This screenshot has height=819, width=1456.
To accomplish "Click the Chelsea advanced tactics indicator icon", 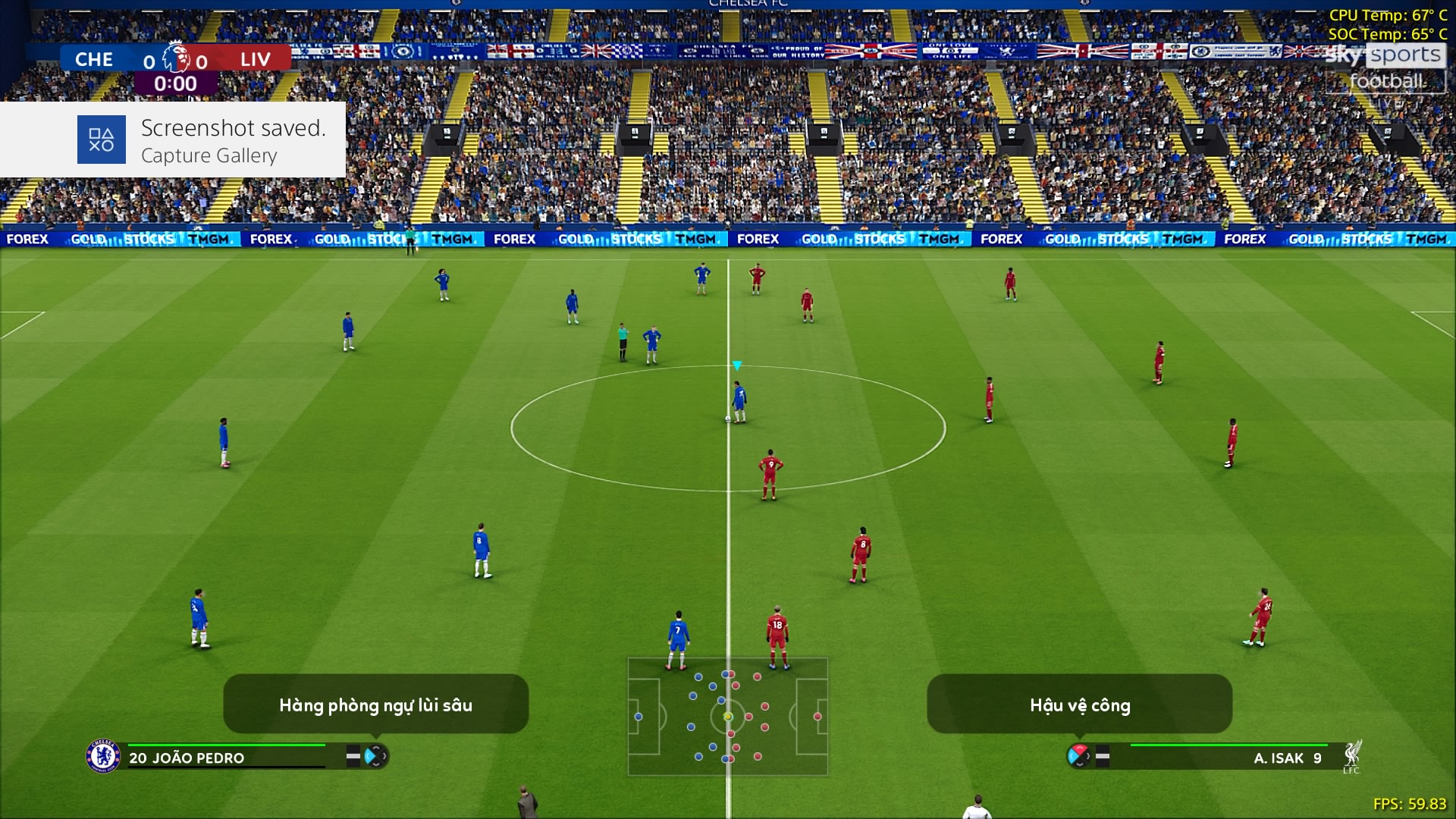I will pyautogui.click(x=375, y=756).
